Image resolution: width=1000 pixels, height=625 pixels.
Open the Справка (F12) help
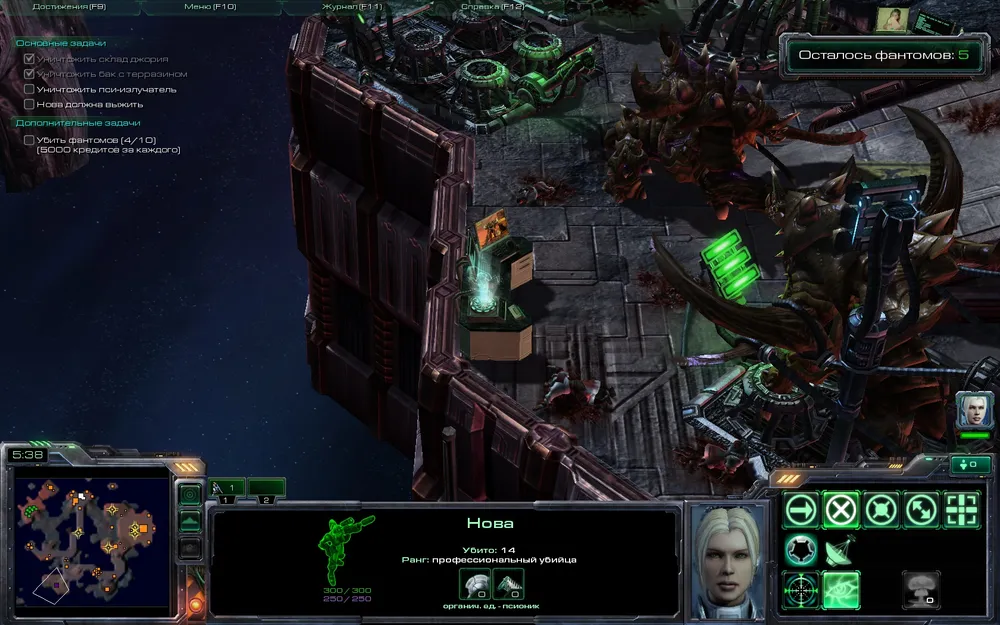[x=492, y=6]
